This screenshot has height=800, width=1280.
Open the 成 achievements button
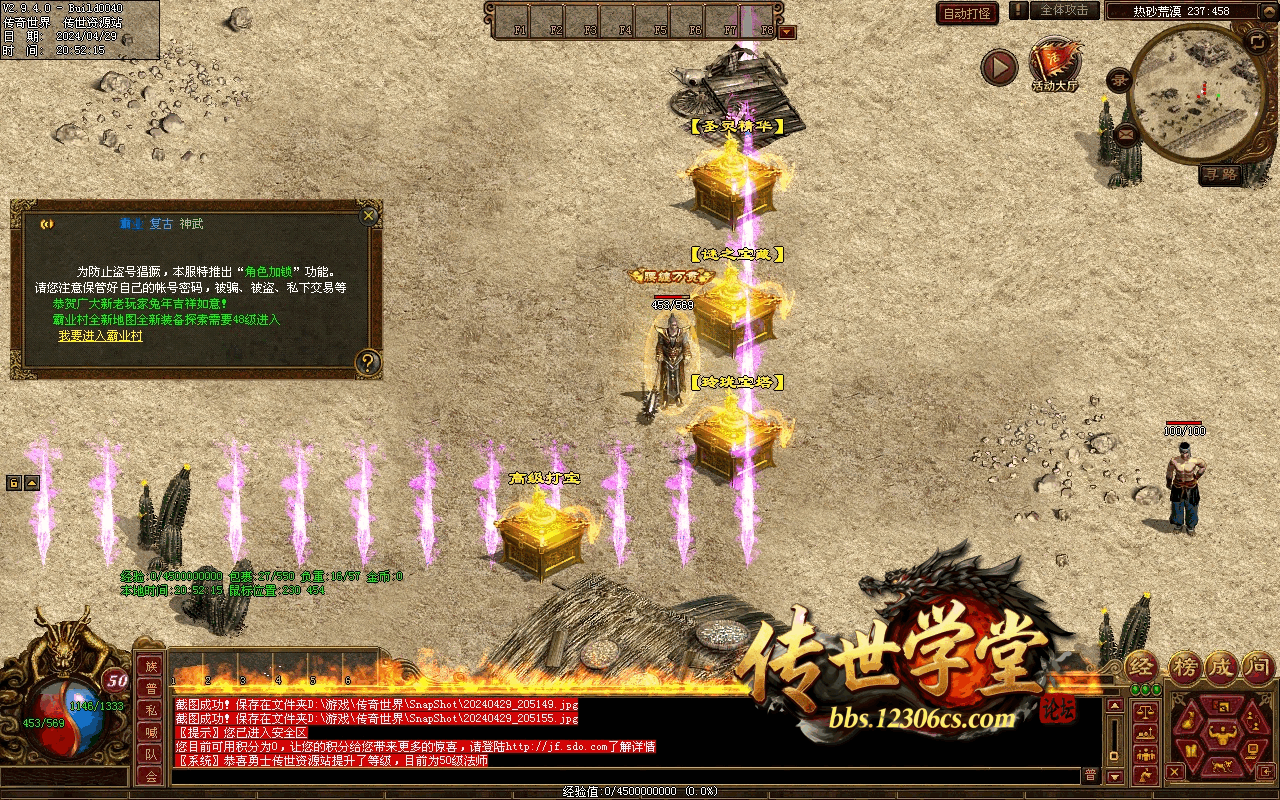click(1222, 666)
